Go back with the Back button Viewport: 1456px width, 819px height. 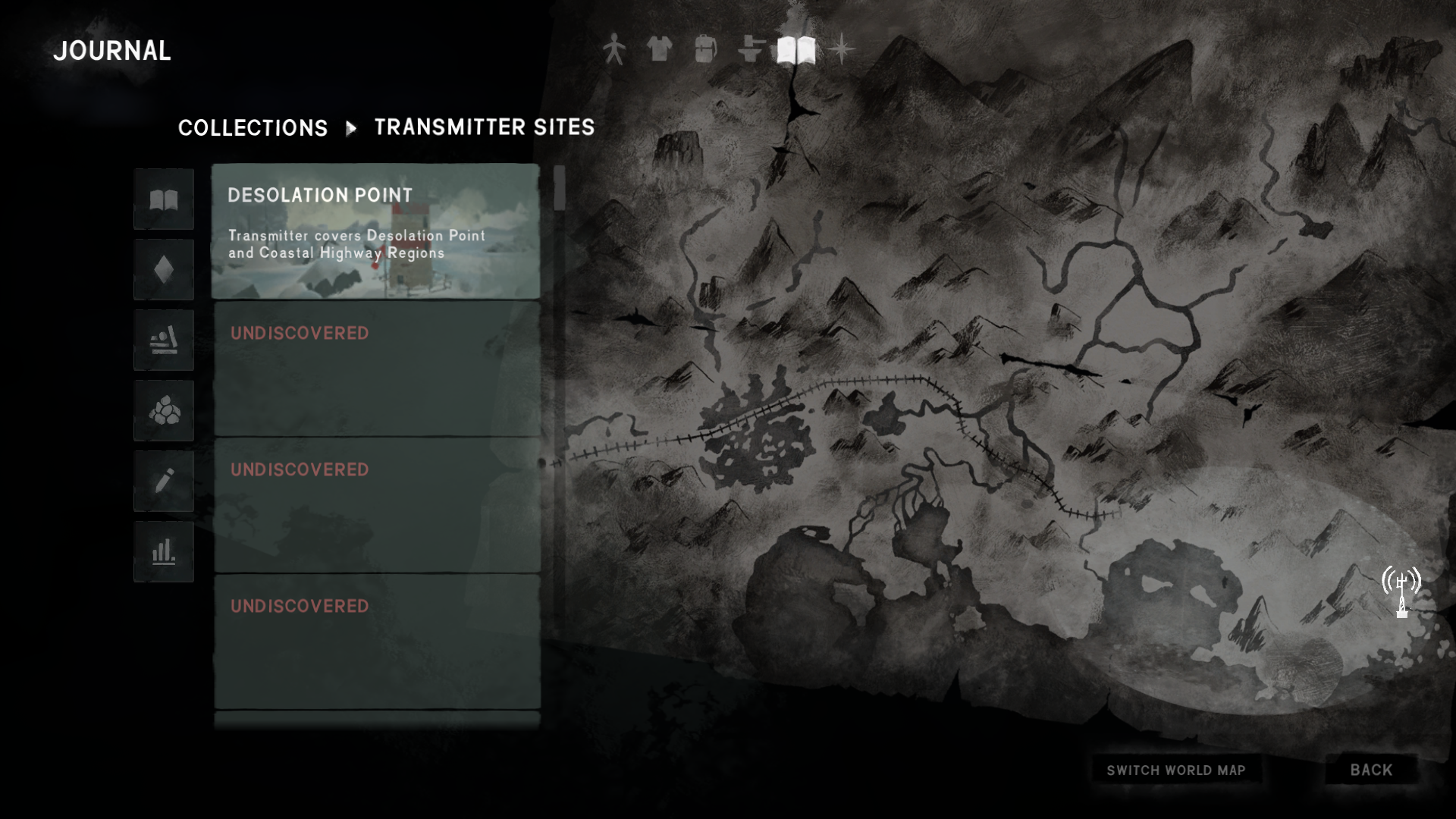click(x=1371, y=770)
